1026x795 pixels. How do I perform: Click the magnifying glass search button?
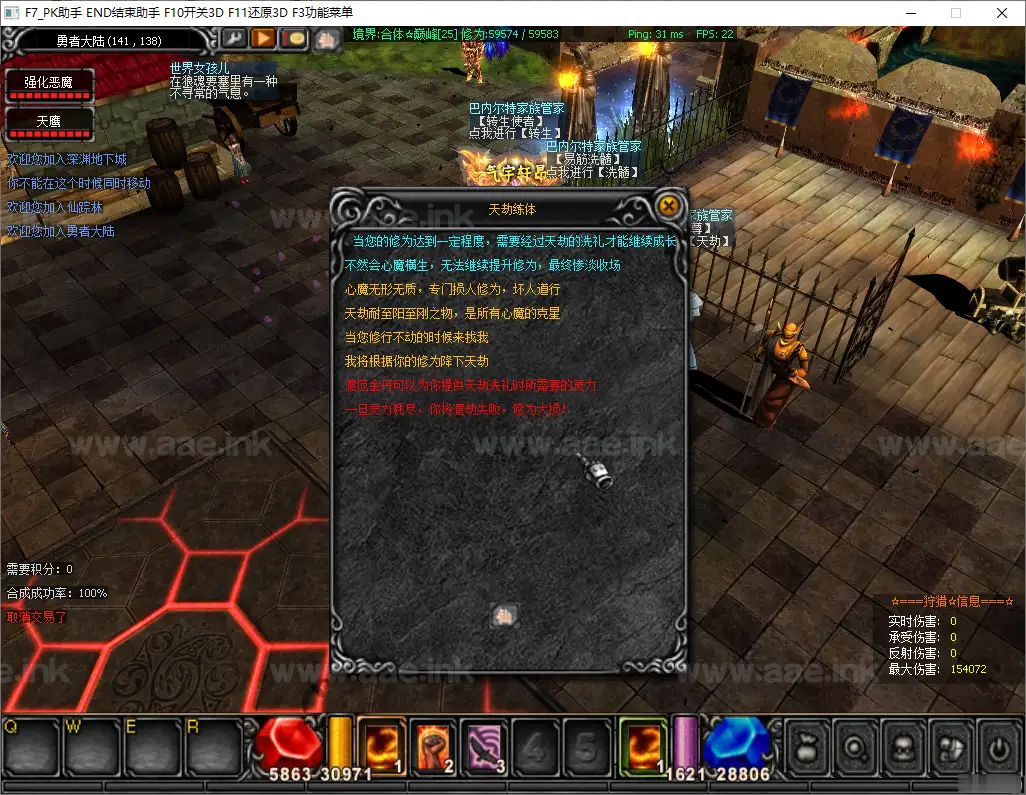coord(855,748)
